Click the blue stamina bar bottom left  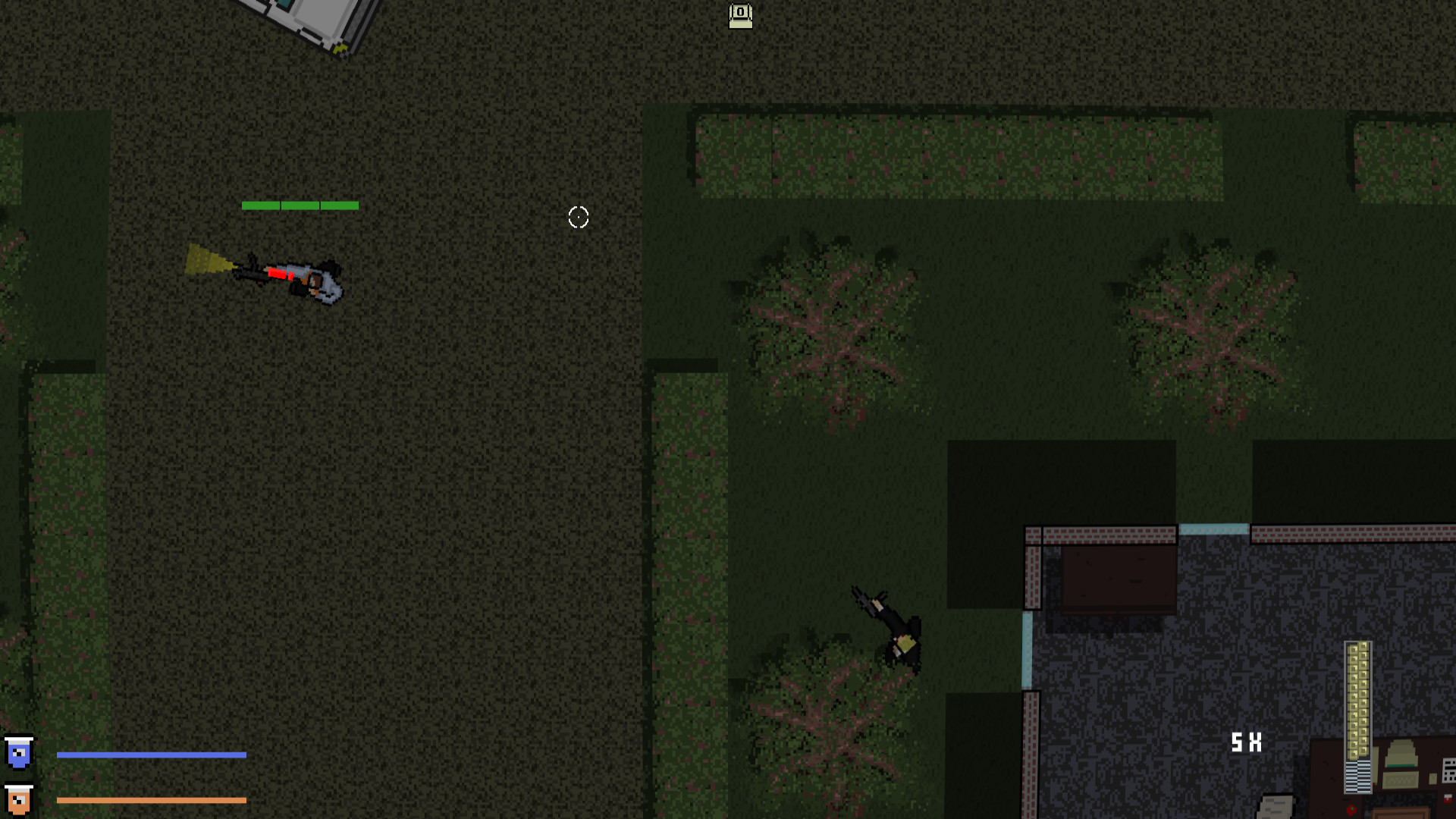pyautogui.click(x=152, y=754)
